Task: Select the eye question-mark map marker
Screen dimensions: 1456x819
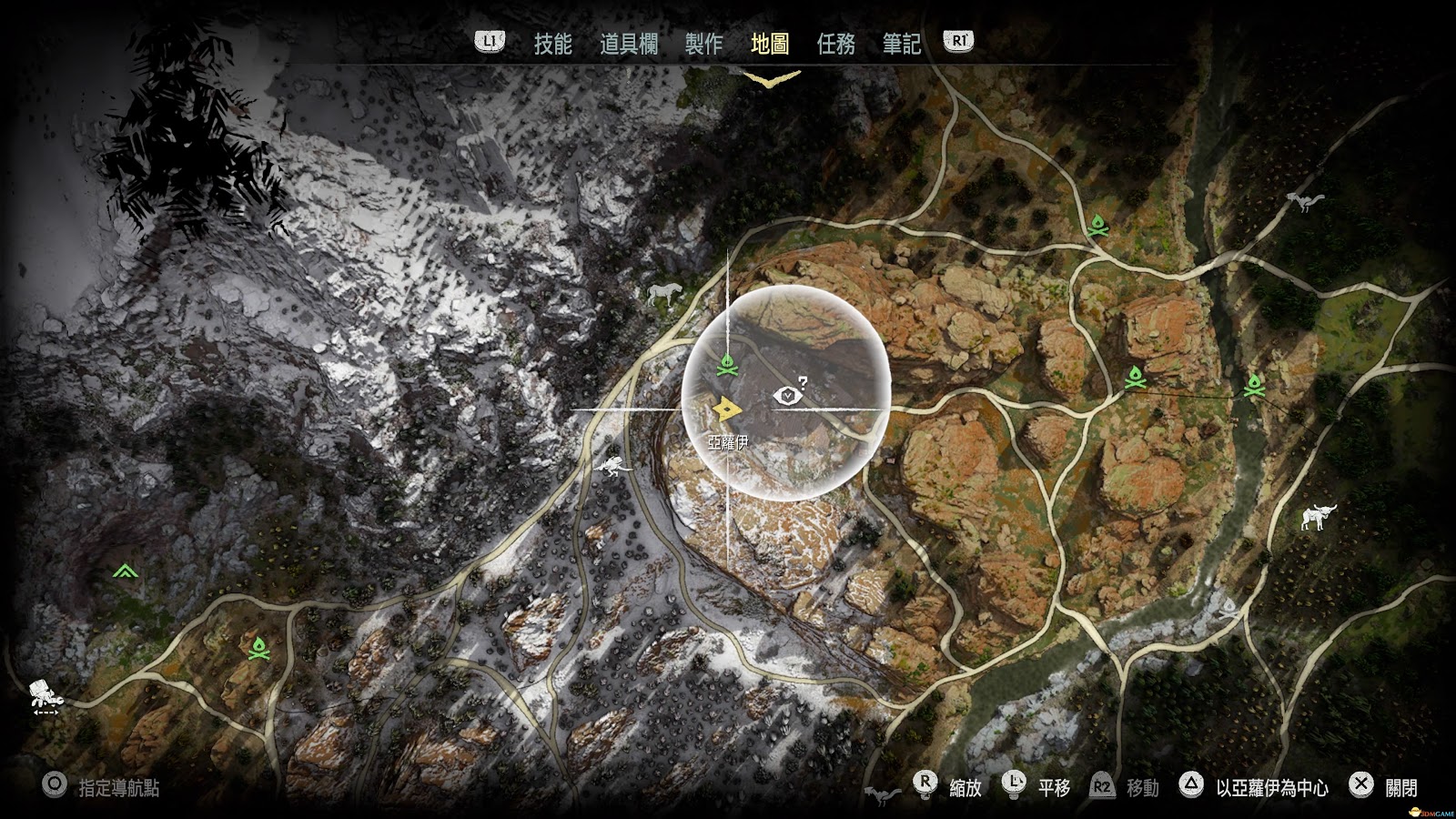Action: pyautogui.click(x=787, y=394)
